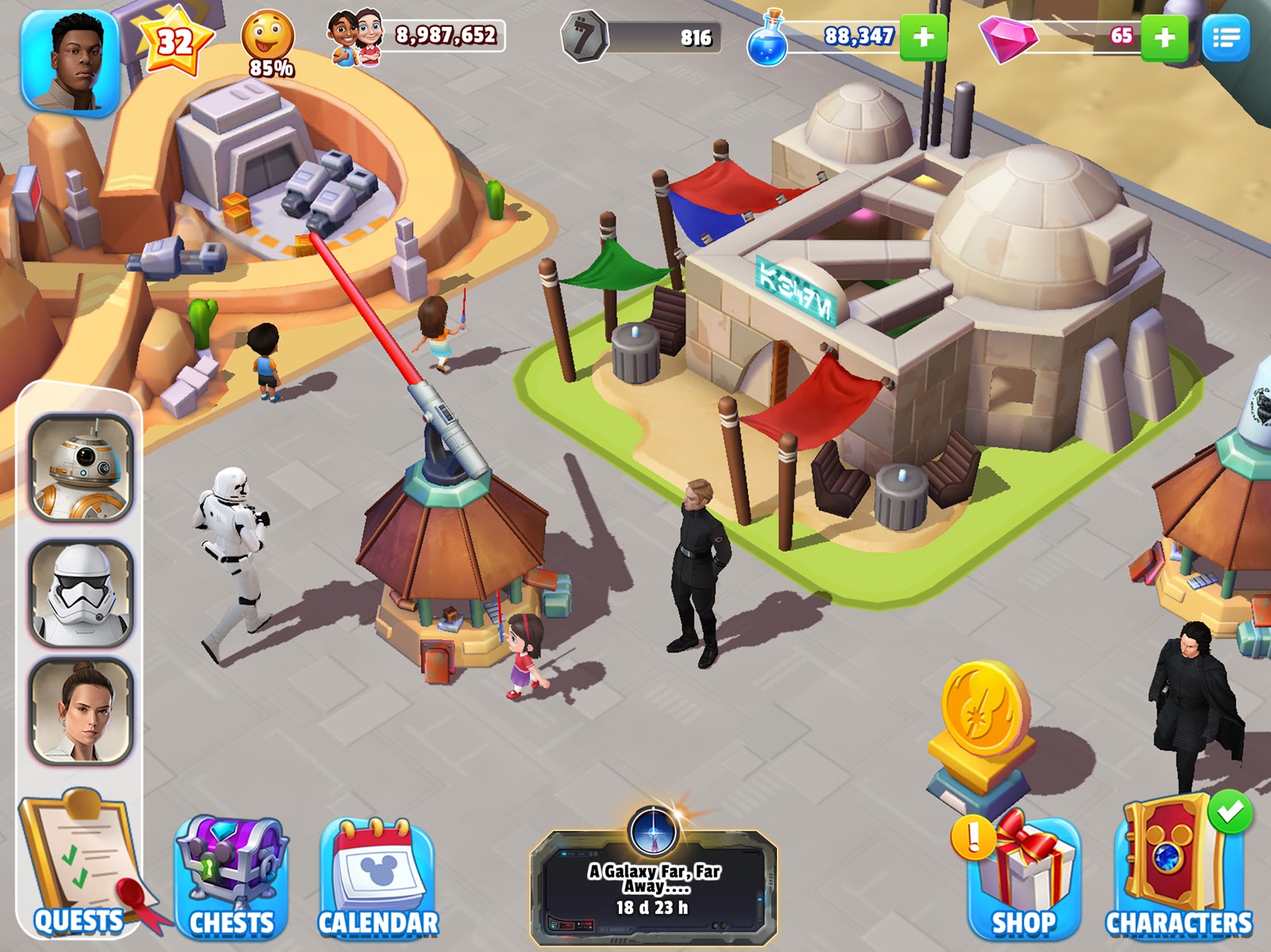
Task: Add more blue potions with plus button
Action: (x=923, y=37)
